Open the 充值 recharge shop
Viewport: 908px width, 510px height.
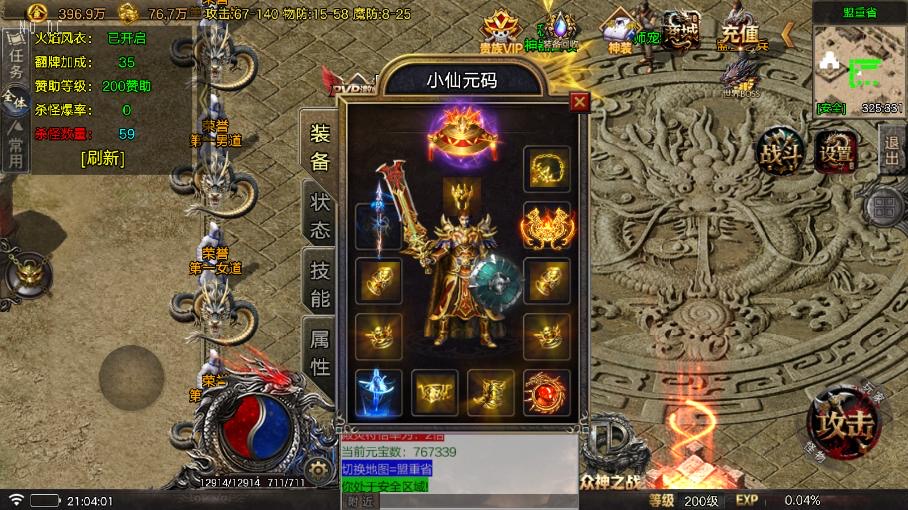pos(740,33)
